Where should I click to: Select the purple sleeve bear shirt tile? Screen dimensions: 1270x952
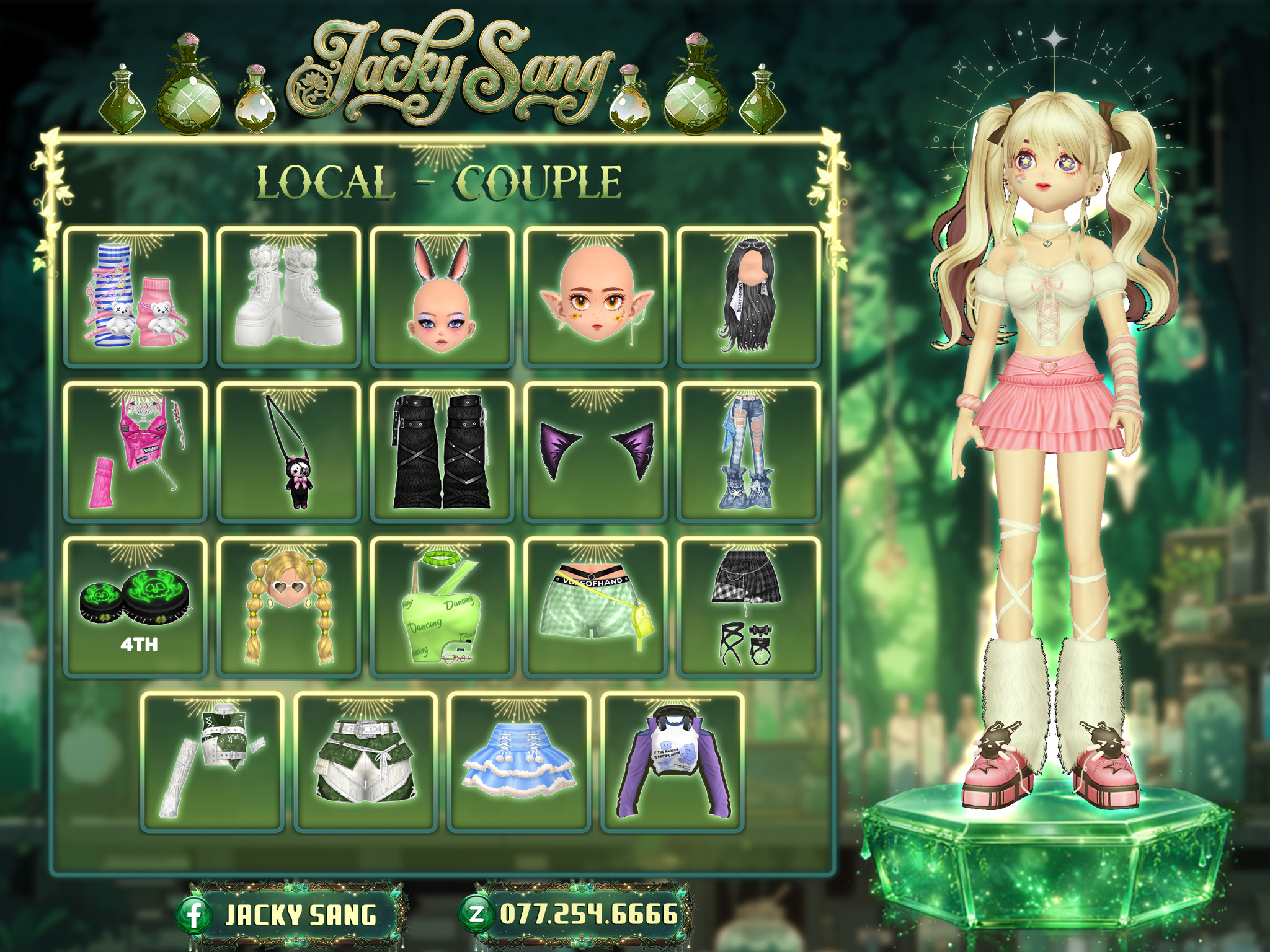click(672, 762)
